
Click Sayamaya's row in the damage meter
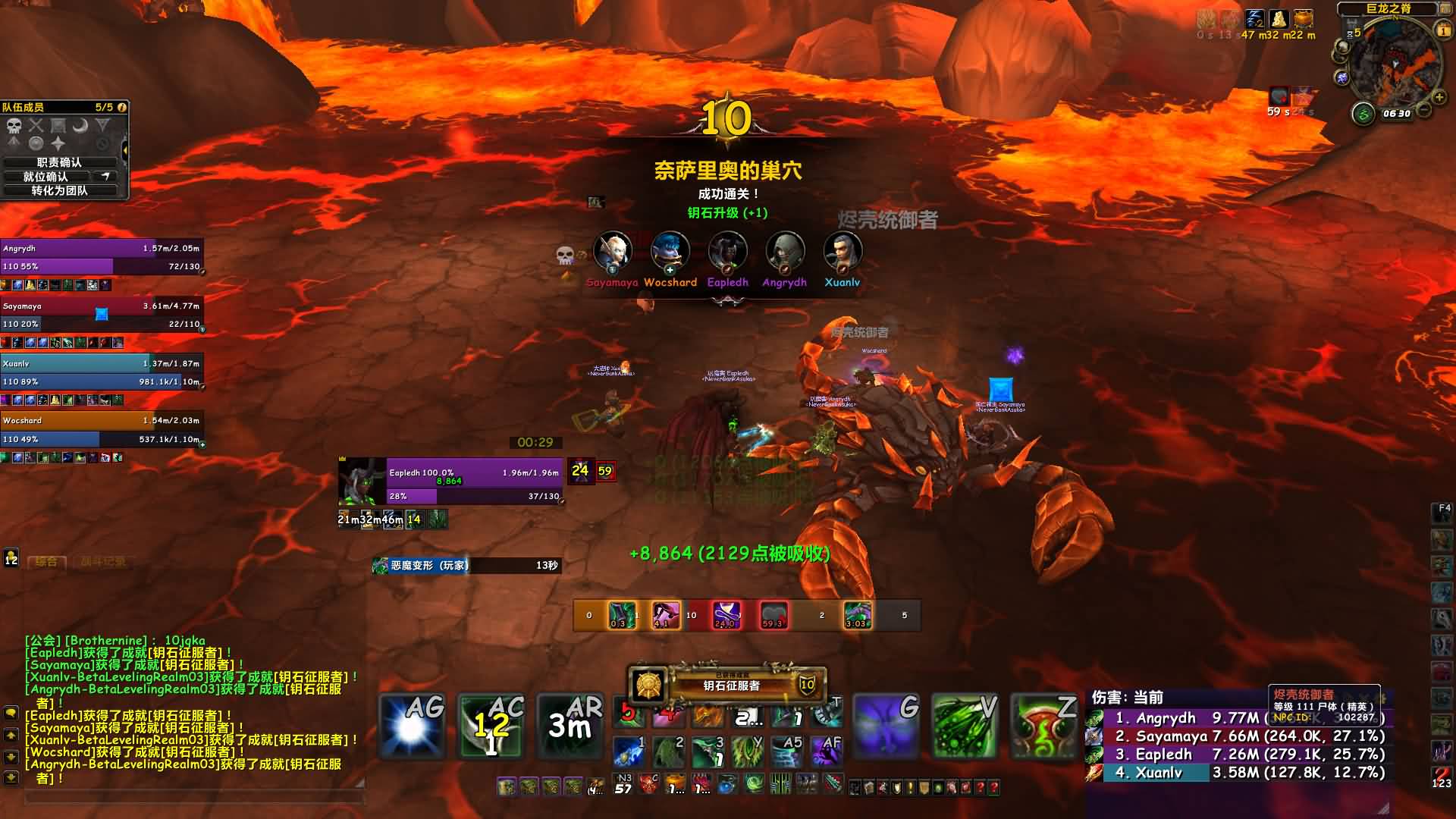(1238, 736)
